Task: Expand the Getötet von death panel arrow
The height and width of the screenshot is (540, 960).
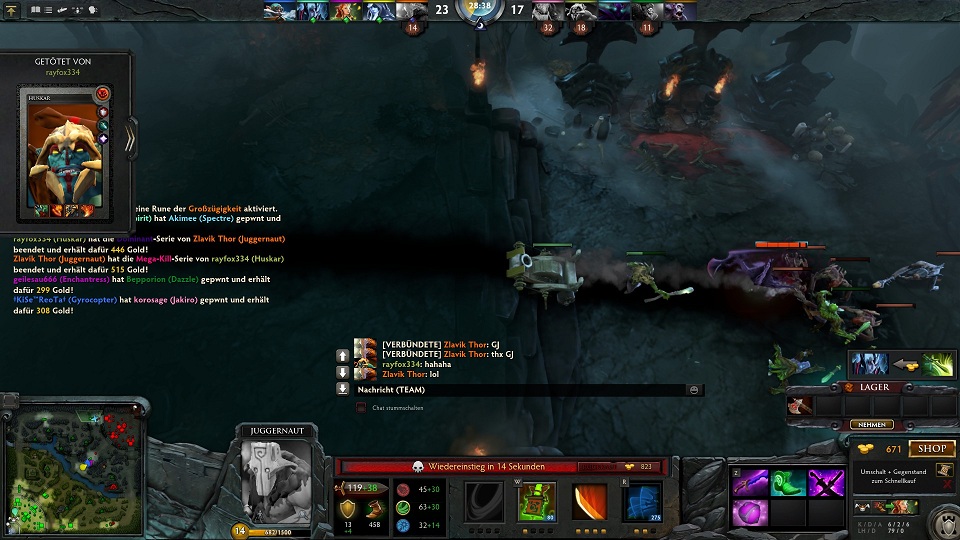Action: pos(130,138)
